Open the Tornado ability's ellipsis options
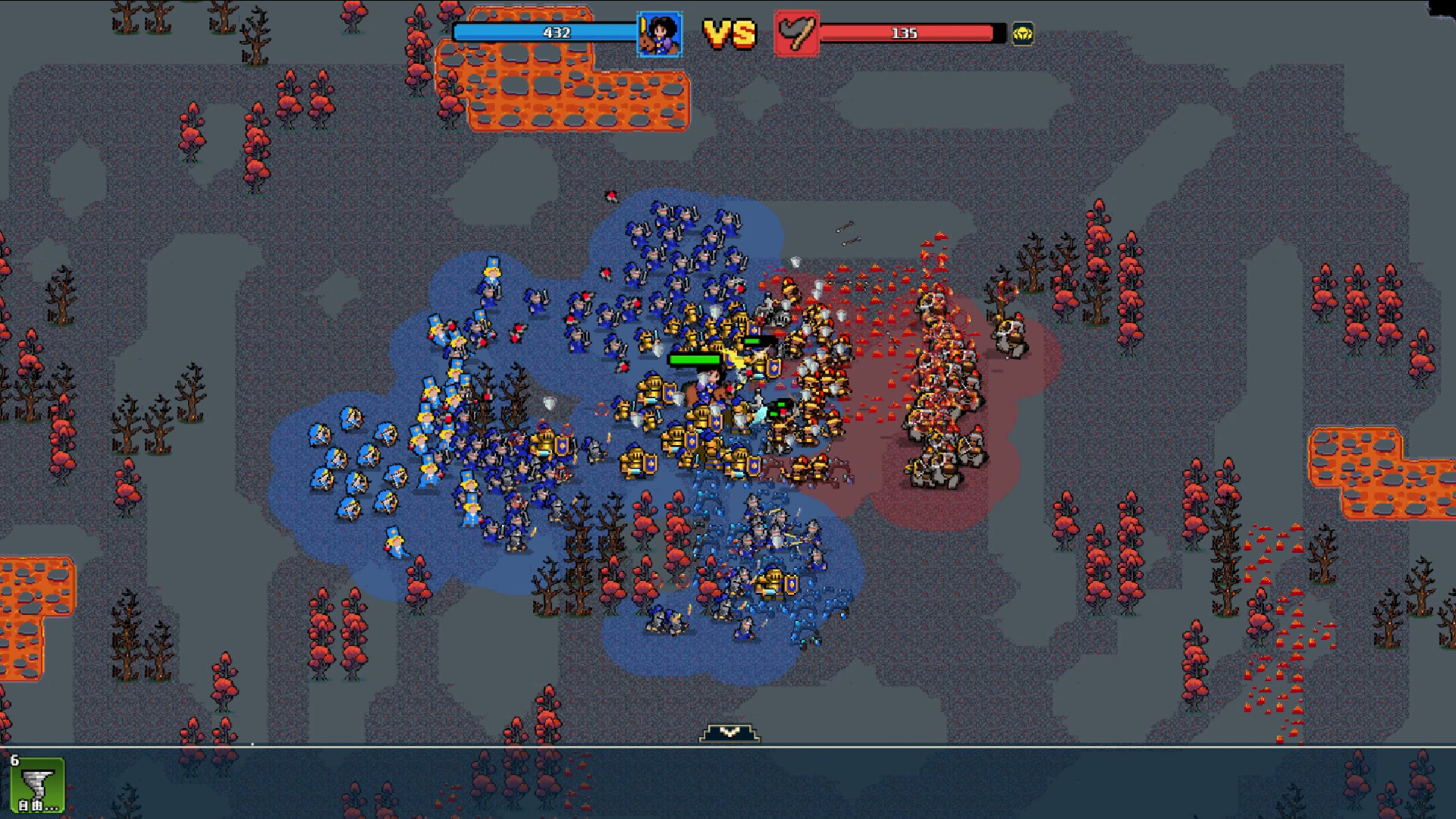 (52, 810)
